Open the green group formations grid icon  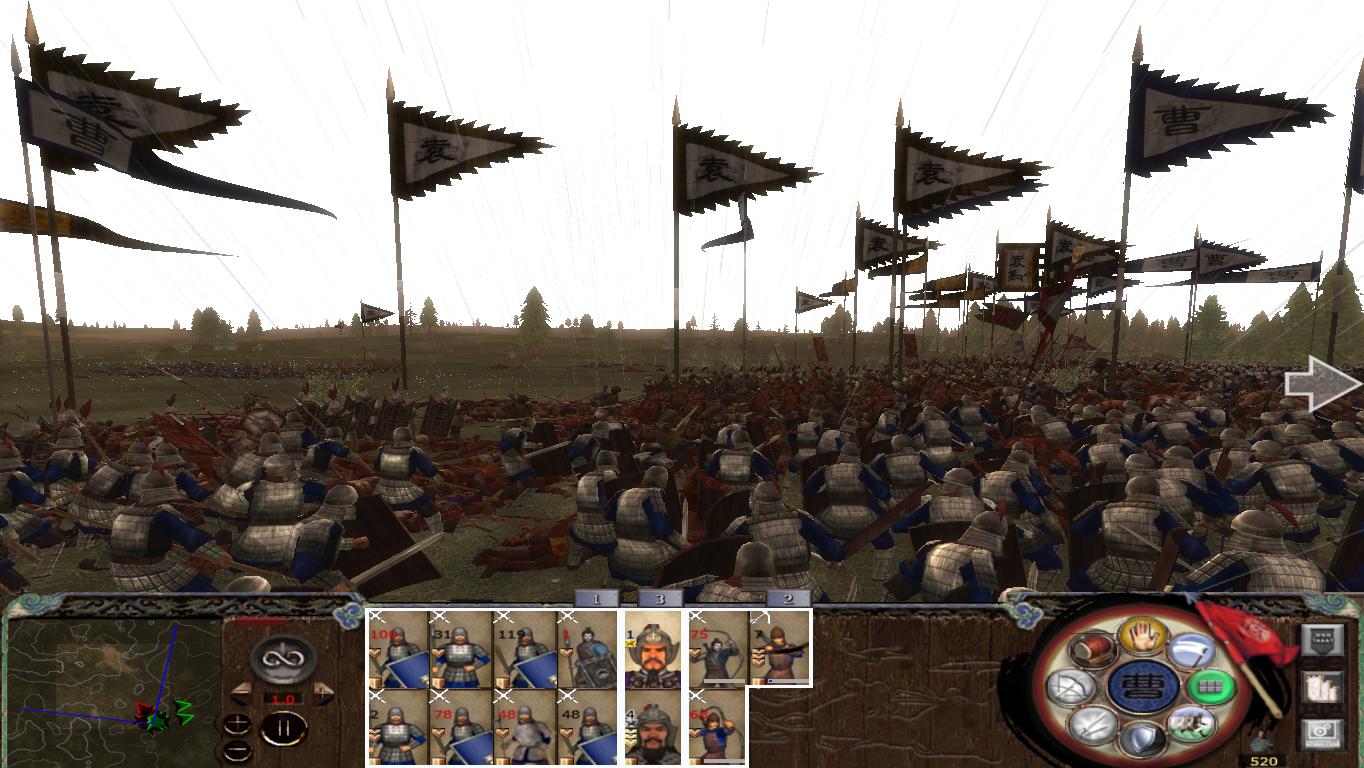click(x=1211, y=688)
